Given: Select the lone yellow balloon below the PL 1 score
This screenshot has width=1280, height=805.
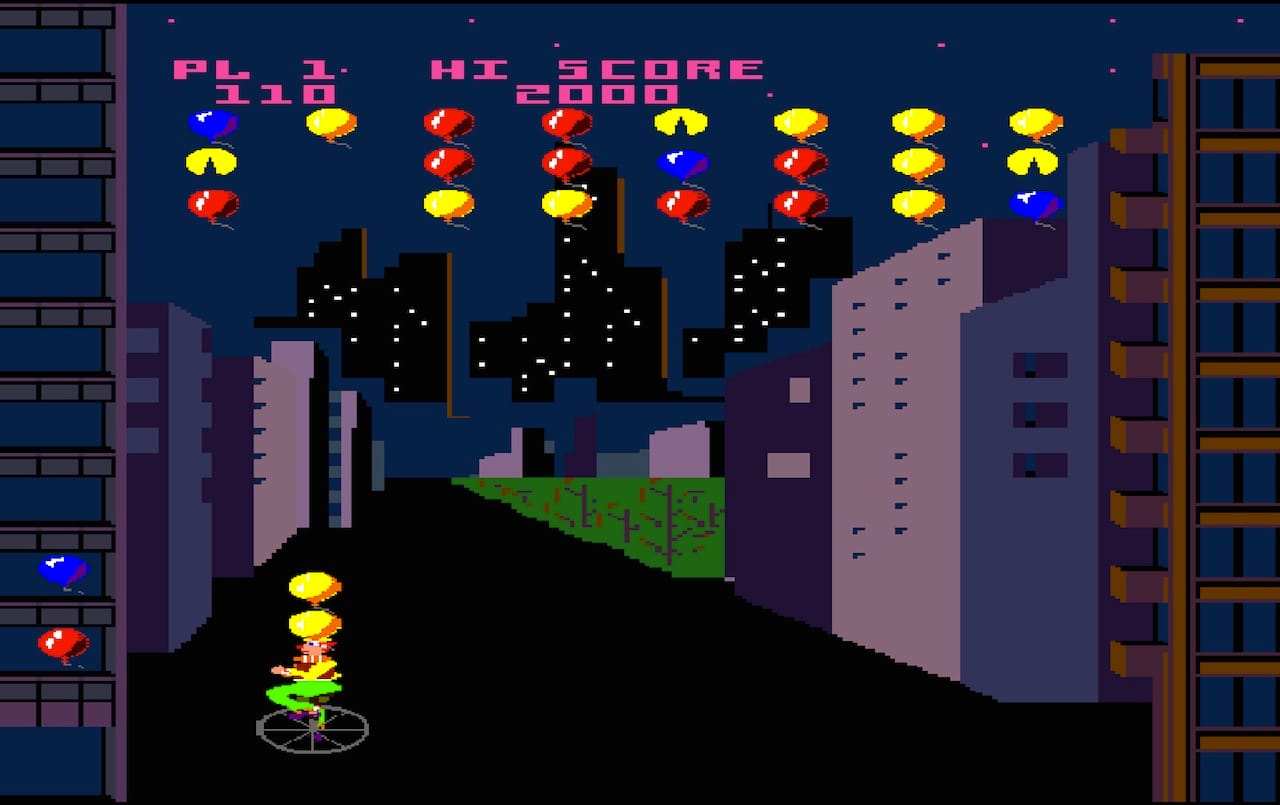Looking at the screenshot, I should click(x=330, y=123).
